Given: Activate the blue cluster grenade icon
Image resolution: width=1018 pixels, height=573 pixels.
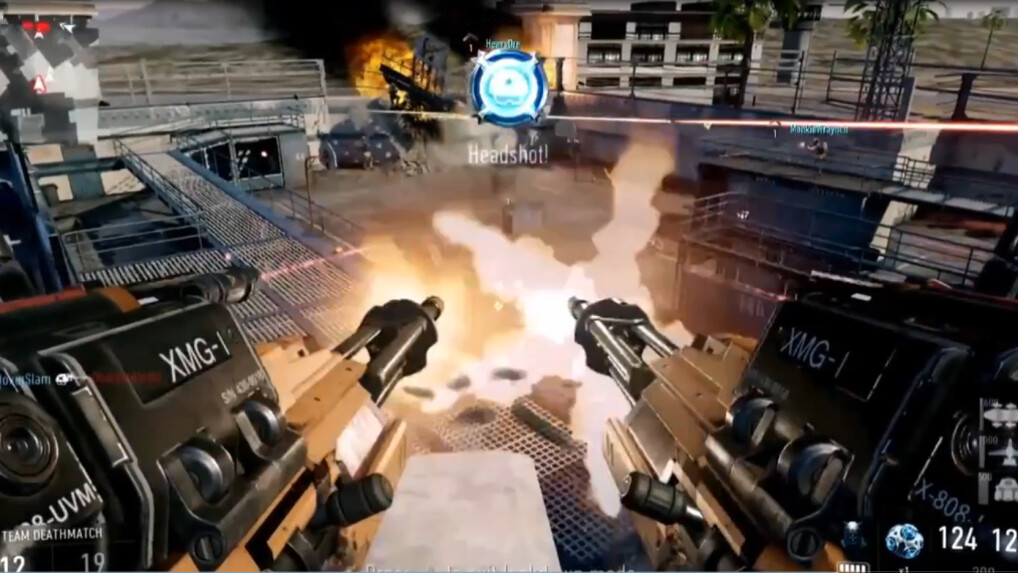Looking at the screenshot, I should coord(903,540).
